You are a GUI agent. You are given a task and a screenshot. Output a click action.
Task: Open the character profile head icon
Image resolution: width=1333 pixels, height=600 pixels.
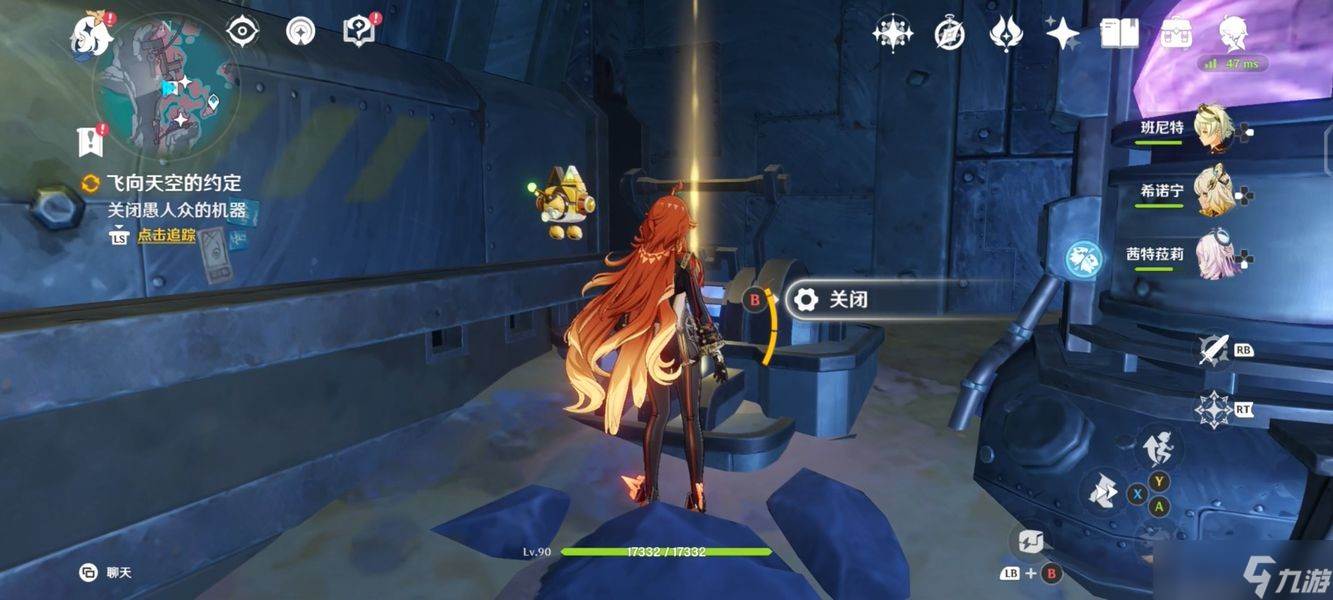[x=1233, y=34]
